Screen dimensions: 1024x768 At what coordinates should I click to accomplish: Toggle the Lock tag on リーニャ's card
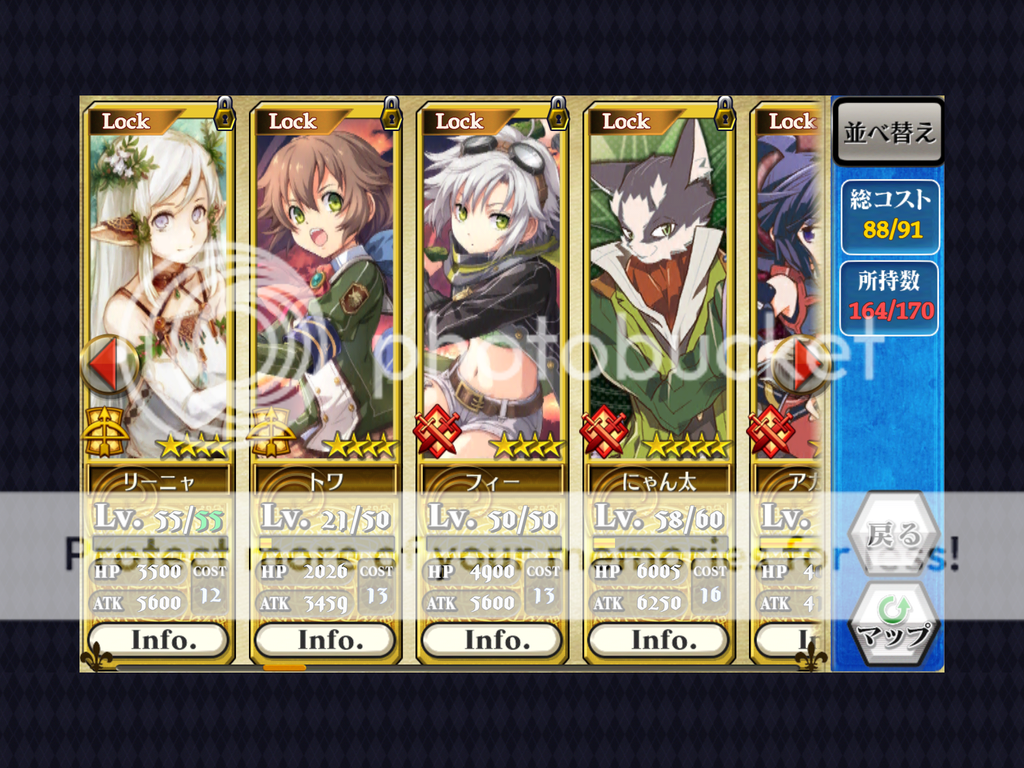pyautogui.click(x=125, y=121)
